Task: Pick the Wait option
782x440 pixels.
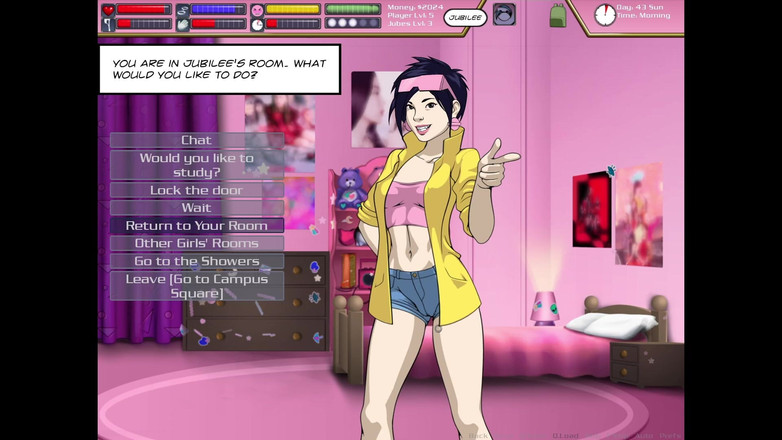Action: point(196,208)
